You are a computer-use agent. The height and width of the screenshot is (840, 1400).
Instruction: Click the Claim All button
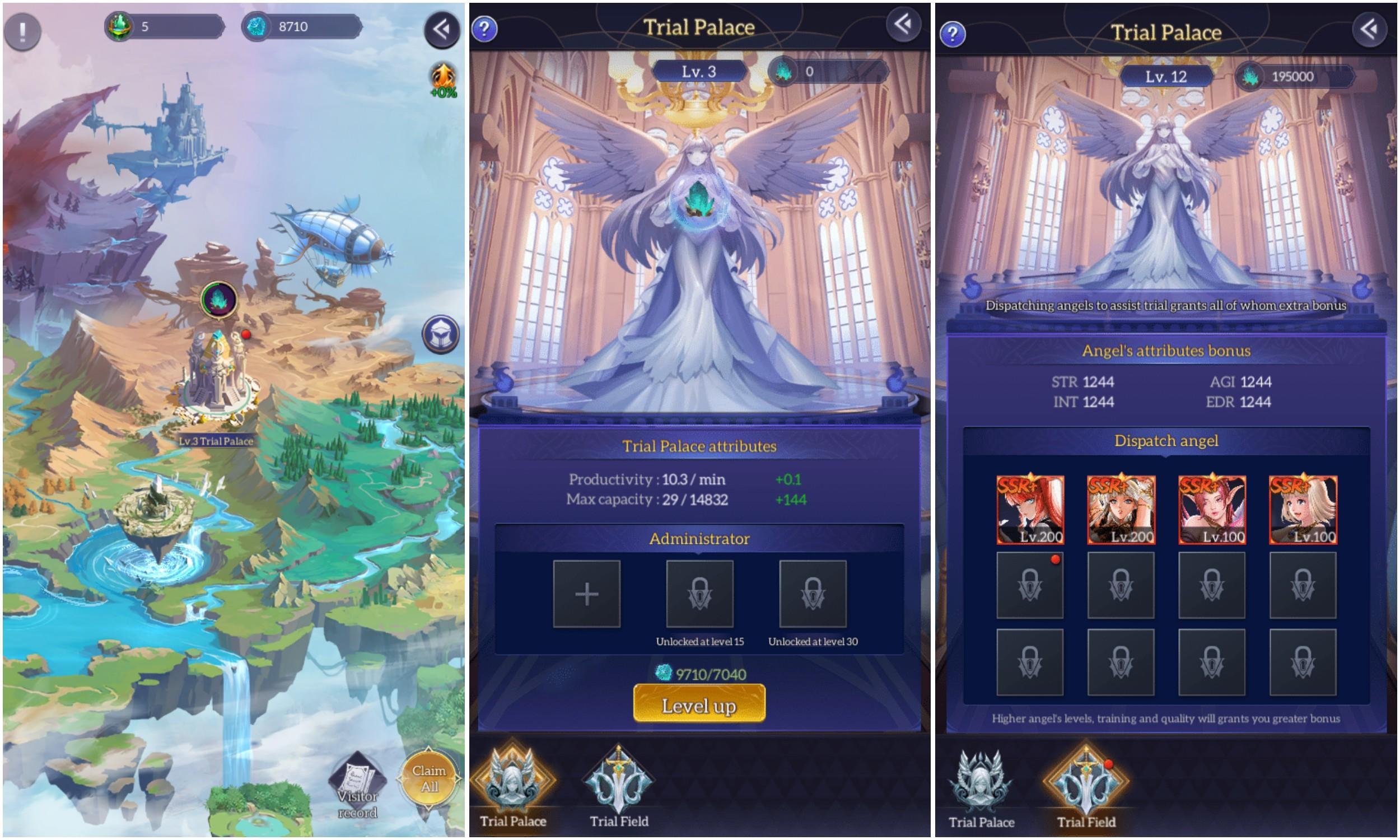click(430, 778)
